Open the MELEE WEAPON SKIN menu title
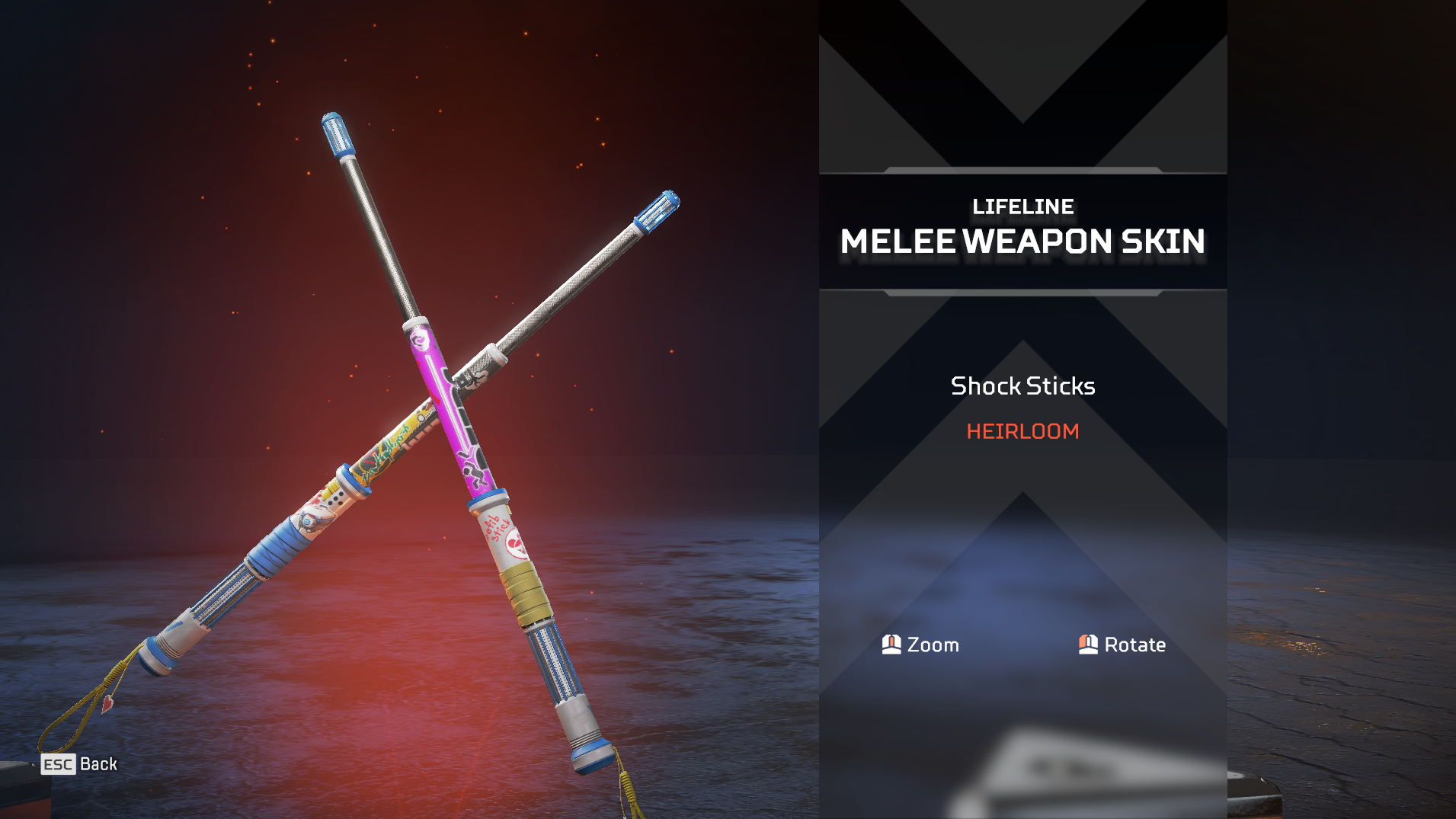This screenshot has width=1456, height=819. pyautogui.click(x=1022, y=242)
